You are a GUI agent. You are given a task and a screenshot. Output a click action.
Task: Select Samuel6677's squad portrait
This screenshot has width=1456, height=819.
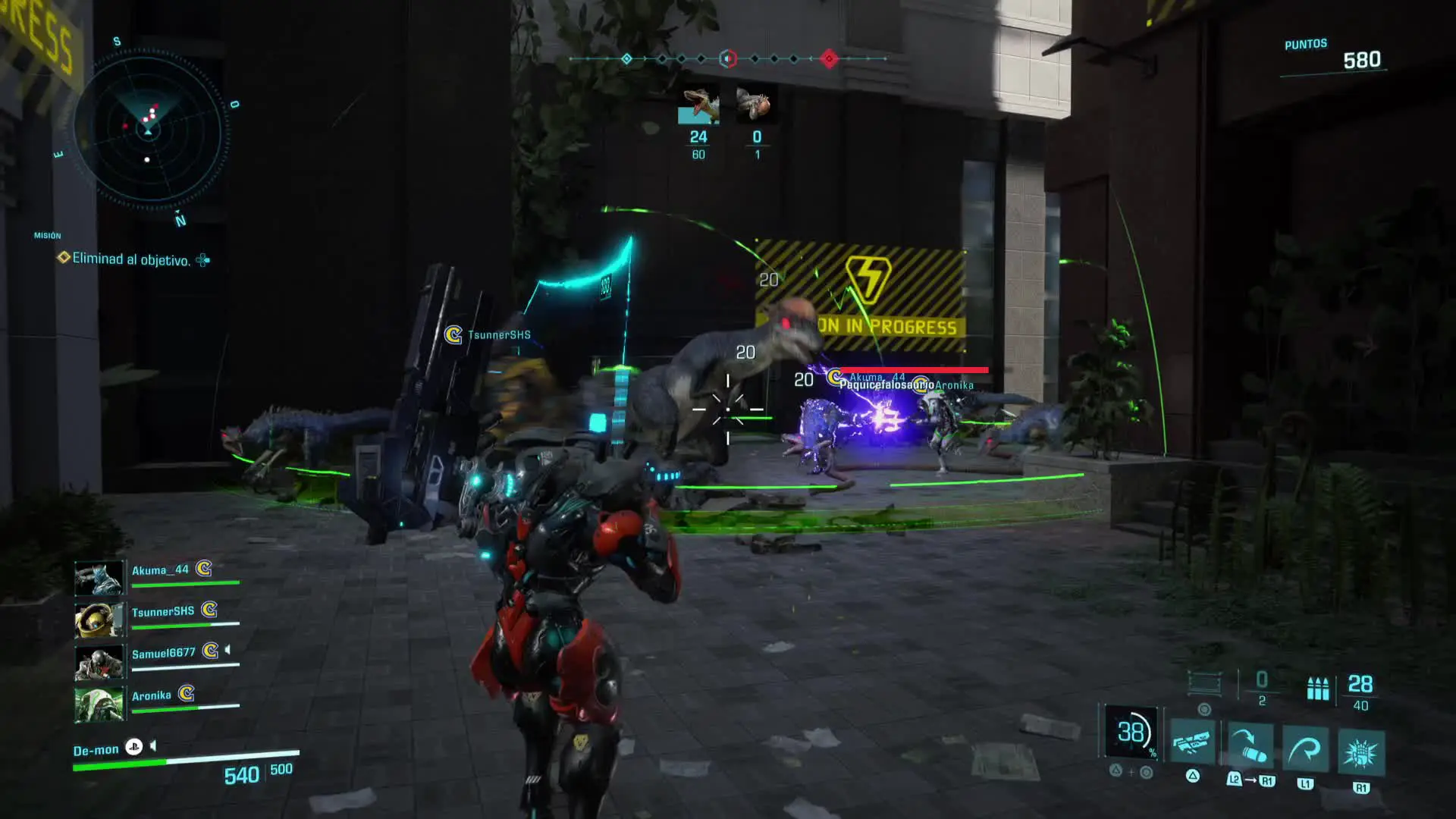pos(99,661)
